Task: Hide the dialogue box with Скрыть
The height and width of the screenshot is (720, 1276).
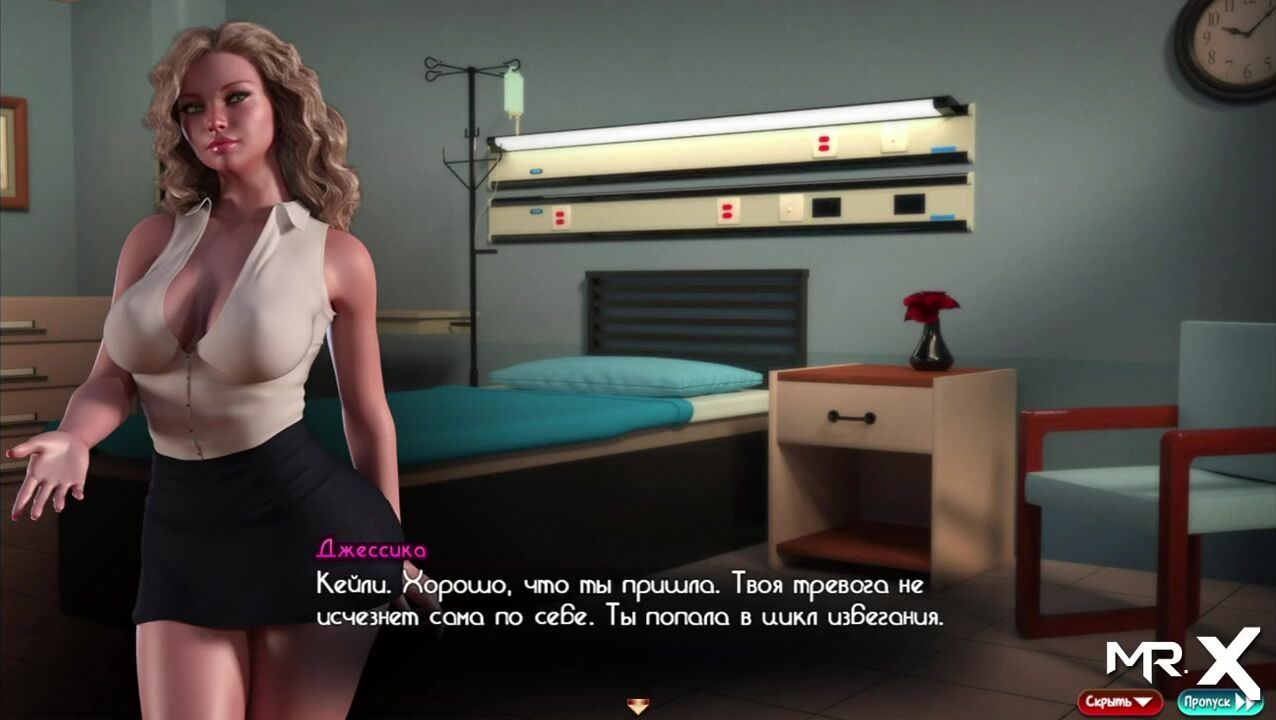Action: tap(1119, 702)
